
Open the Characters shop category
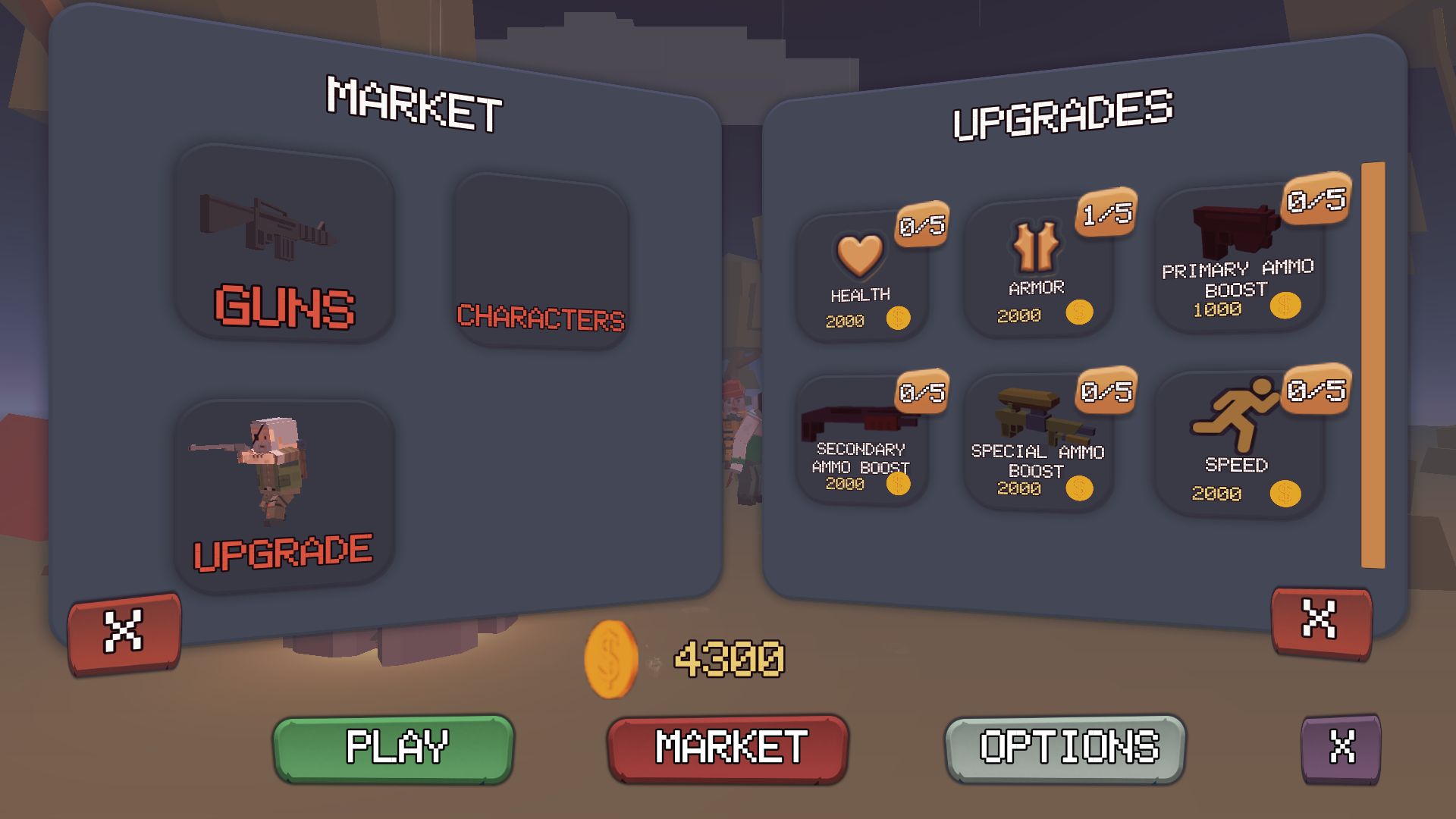coord(541,262)
